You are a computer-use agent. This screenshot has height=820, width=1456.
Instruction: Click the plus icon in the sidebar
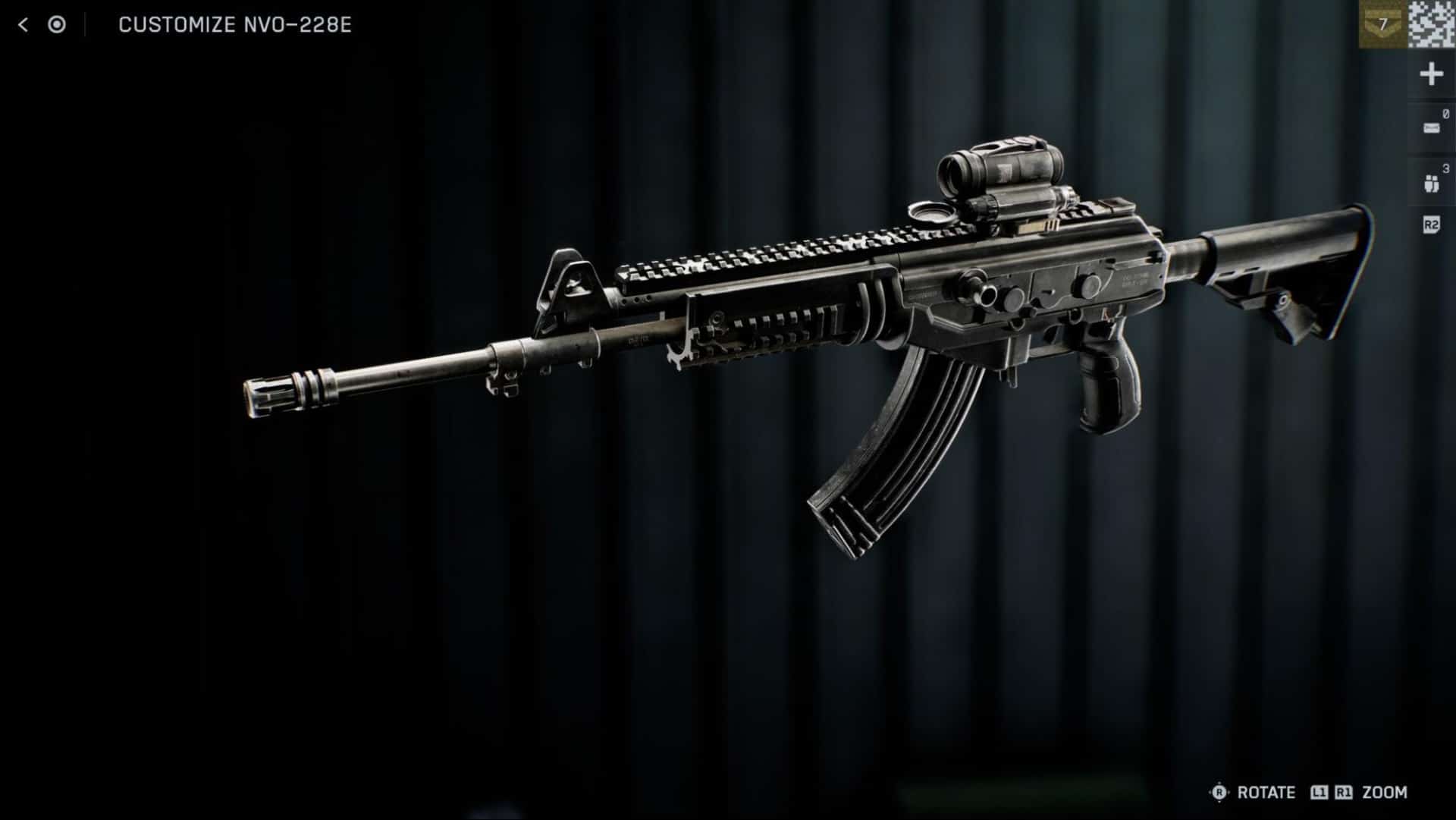1431,74
